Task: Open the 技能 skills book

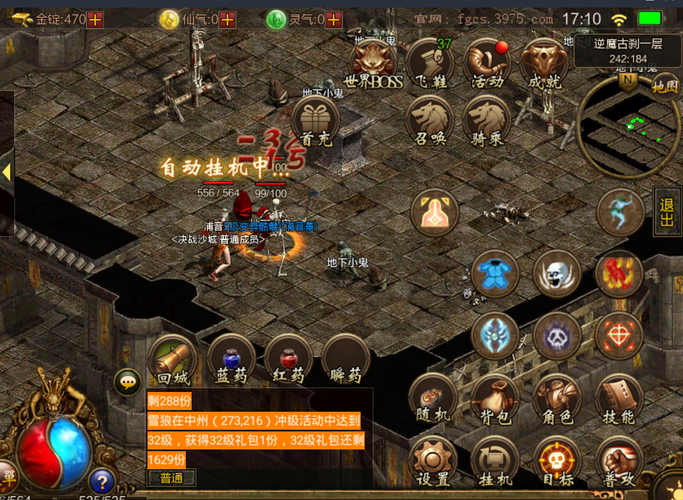Action: point(618,400)
